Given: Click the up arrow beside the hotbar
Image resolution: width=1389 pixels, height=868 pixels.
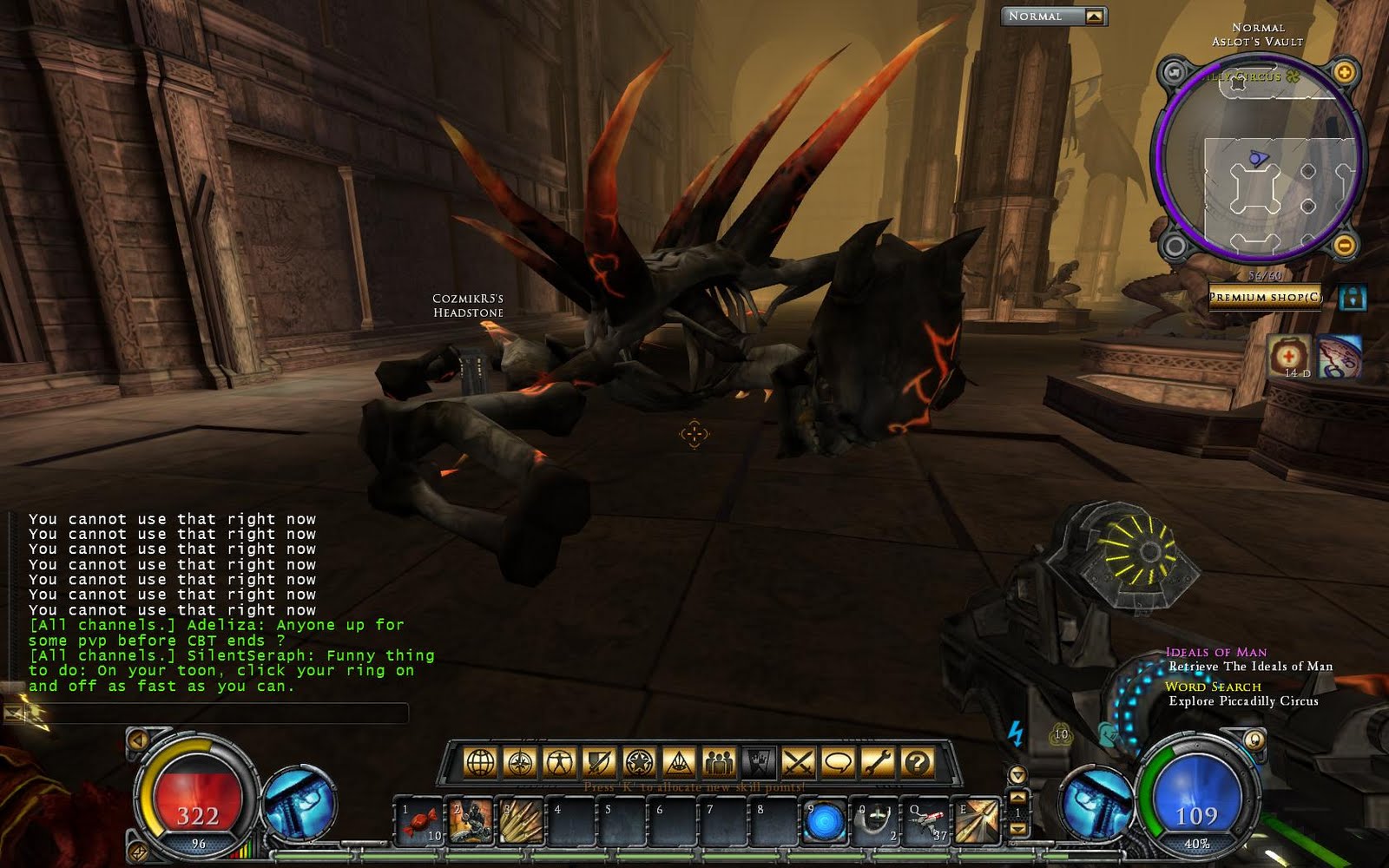Looking at the screenshot, I should pos(1017,797).
